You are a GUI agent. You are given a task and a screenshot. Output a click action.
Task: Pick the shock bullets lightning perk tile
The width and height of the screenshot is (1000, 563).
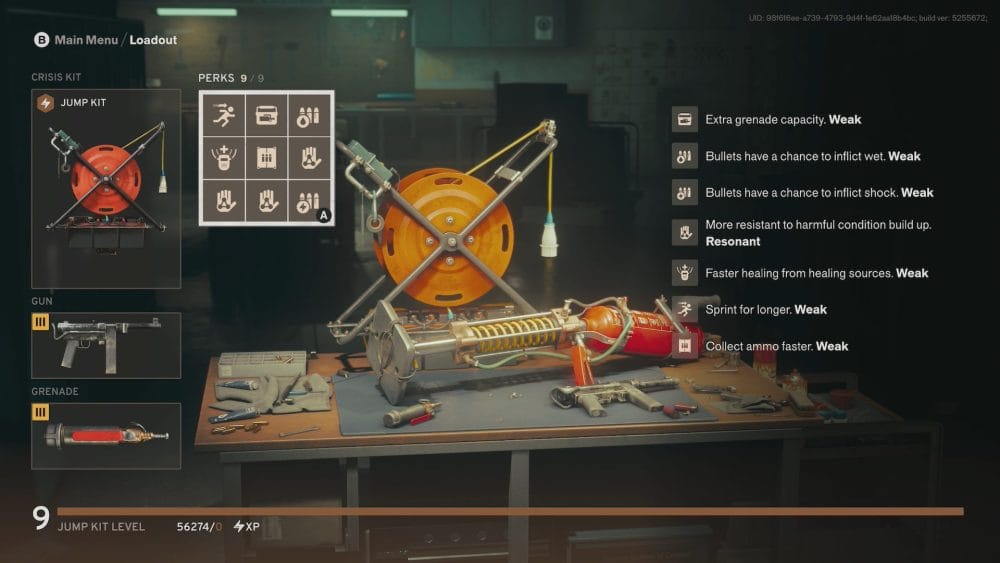tap(309, 200)
